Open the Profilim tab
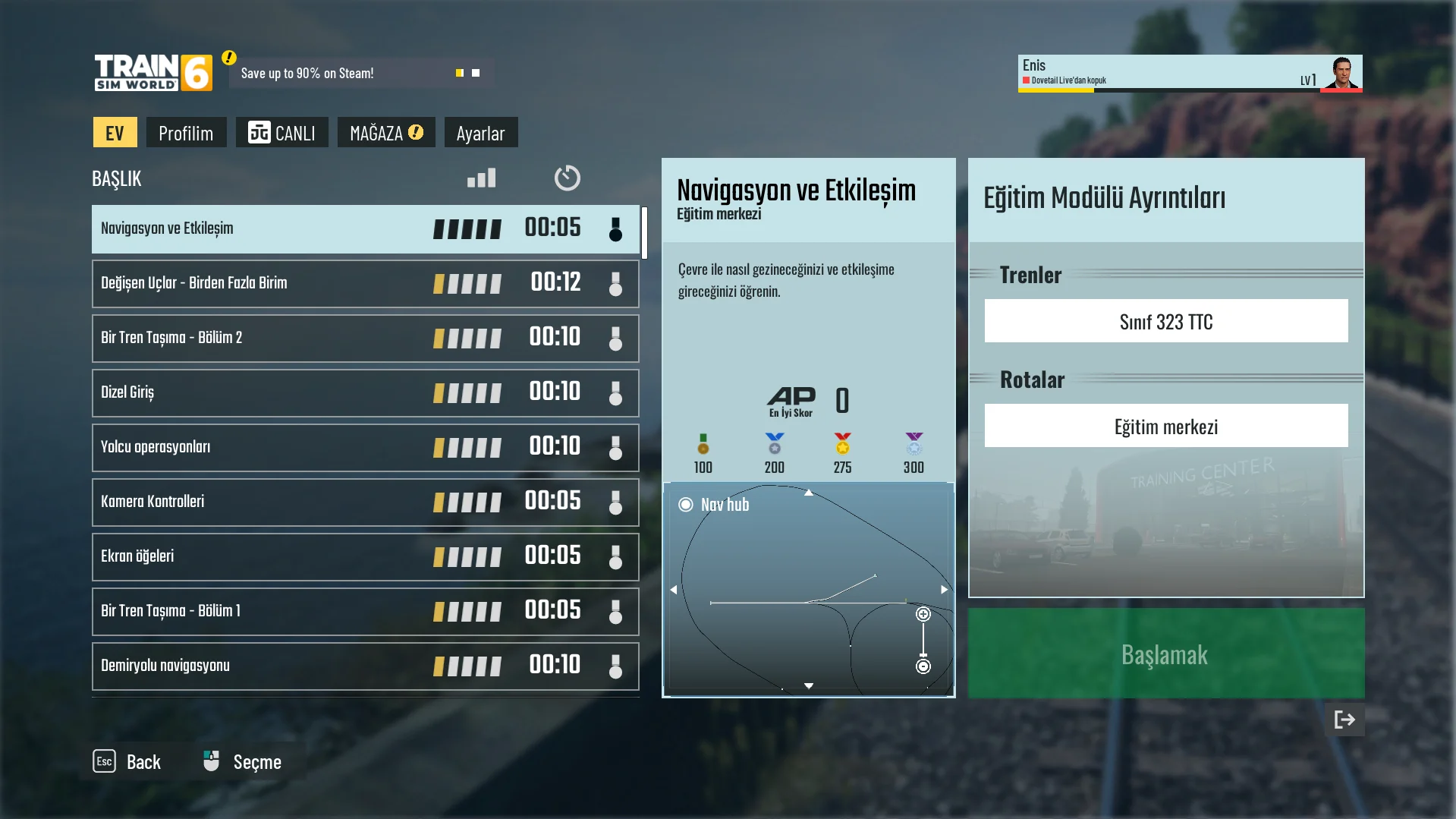Screen dimensions: 1456x819 [186, 133]
